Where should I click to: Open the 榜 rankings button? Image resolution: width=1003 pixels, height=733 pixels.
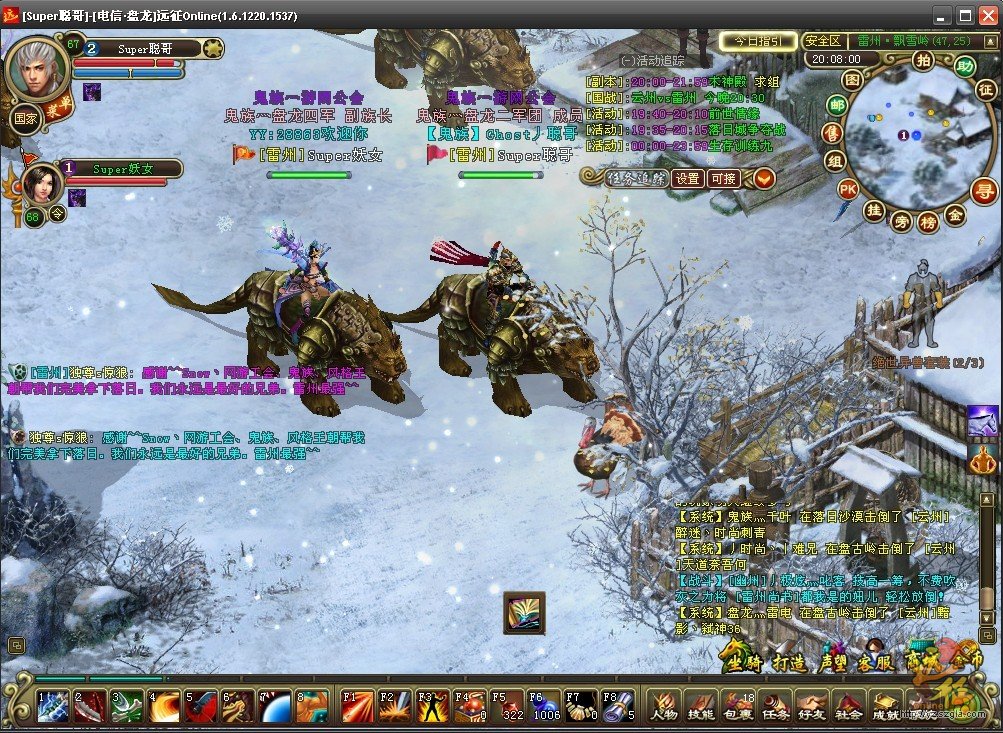click(927, 223)
